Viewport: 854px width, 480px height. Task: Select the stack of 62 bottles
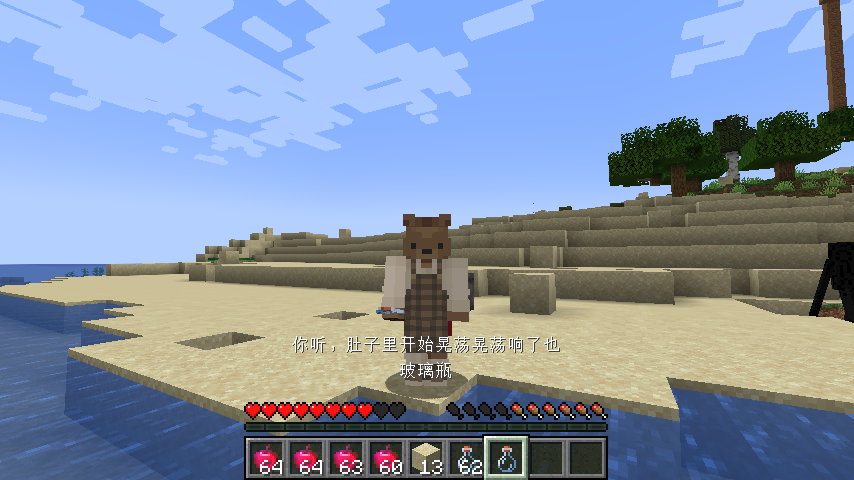pyautogui.click(x=466, y=458)
